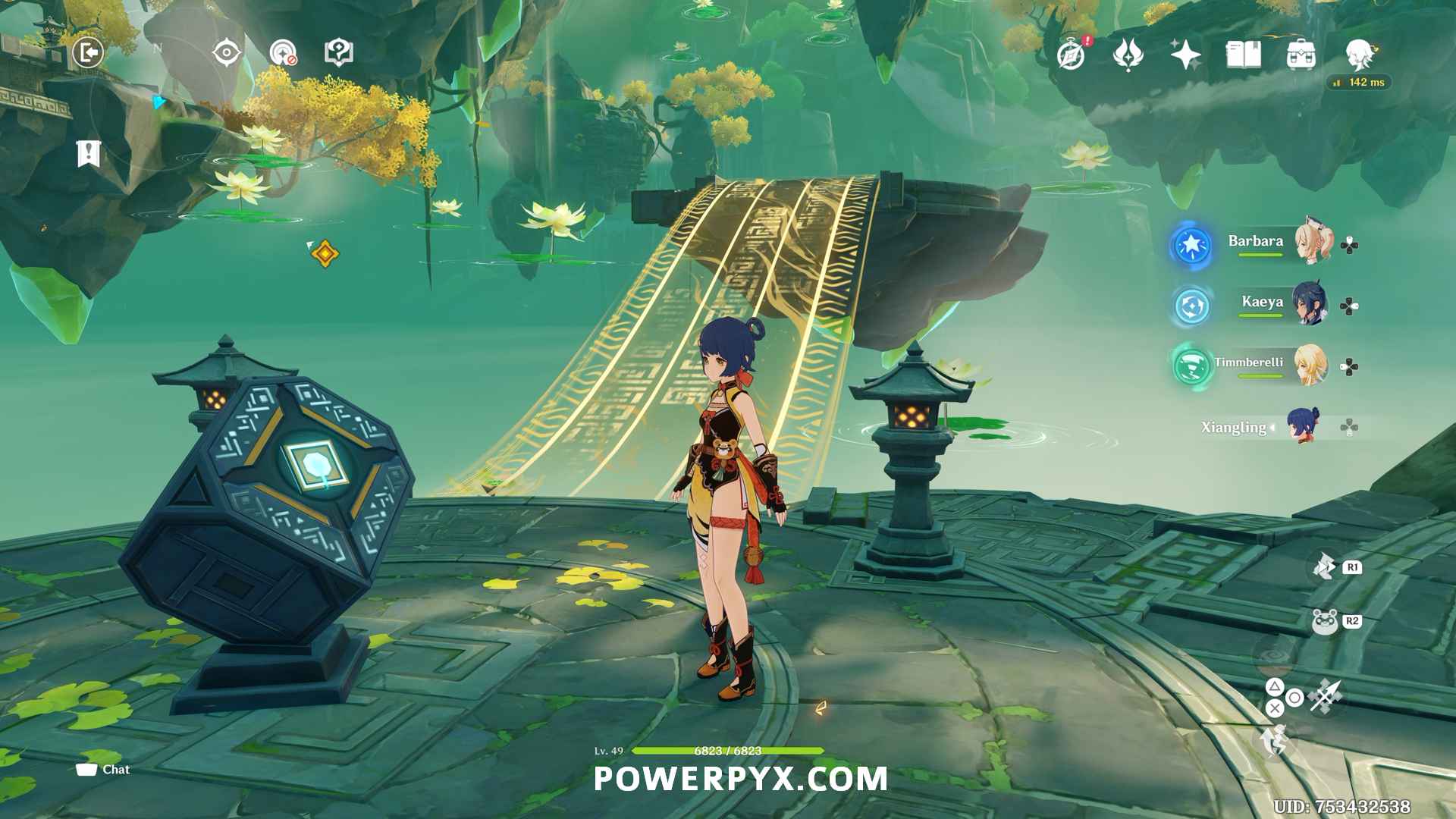
Task: Open the backpack inventory icon
Action: 1301,55
